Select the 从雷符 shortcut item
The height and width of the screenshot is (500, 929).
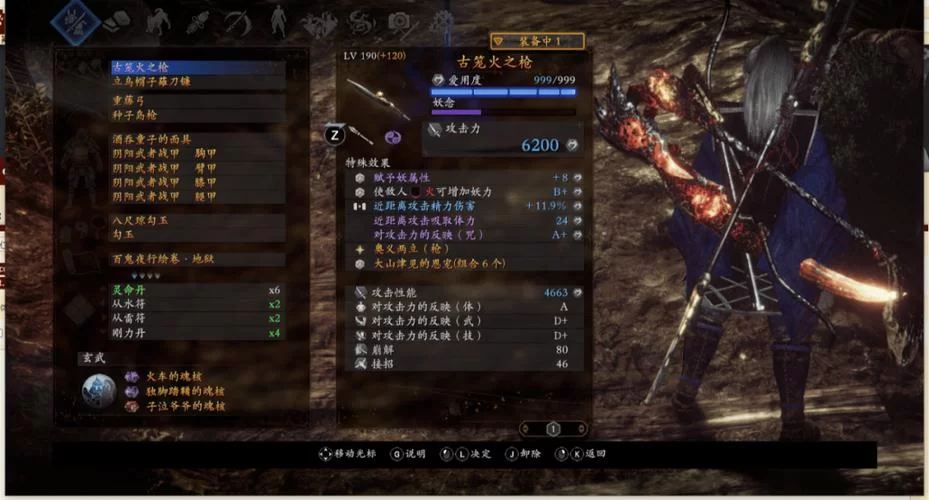coord(195,319)
